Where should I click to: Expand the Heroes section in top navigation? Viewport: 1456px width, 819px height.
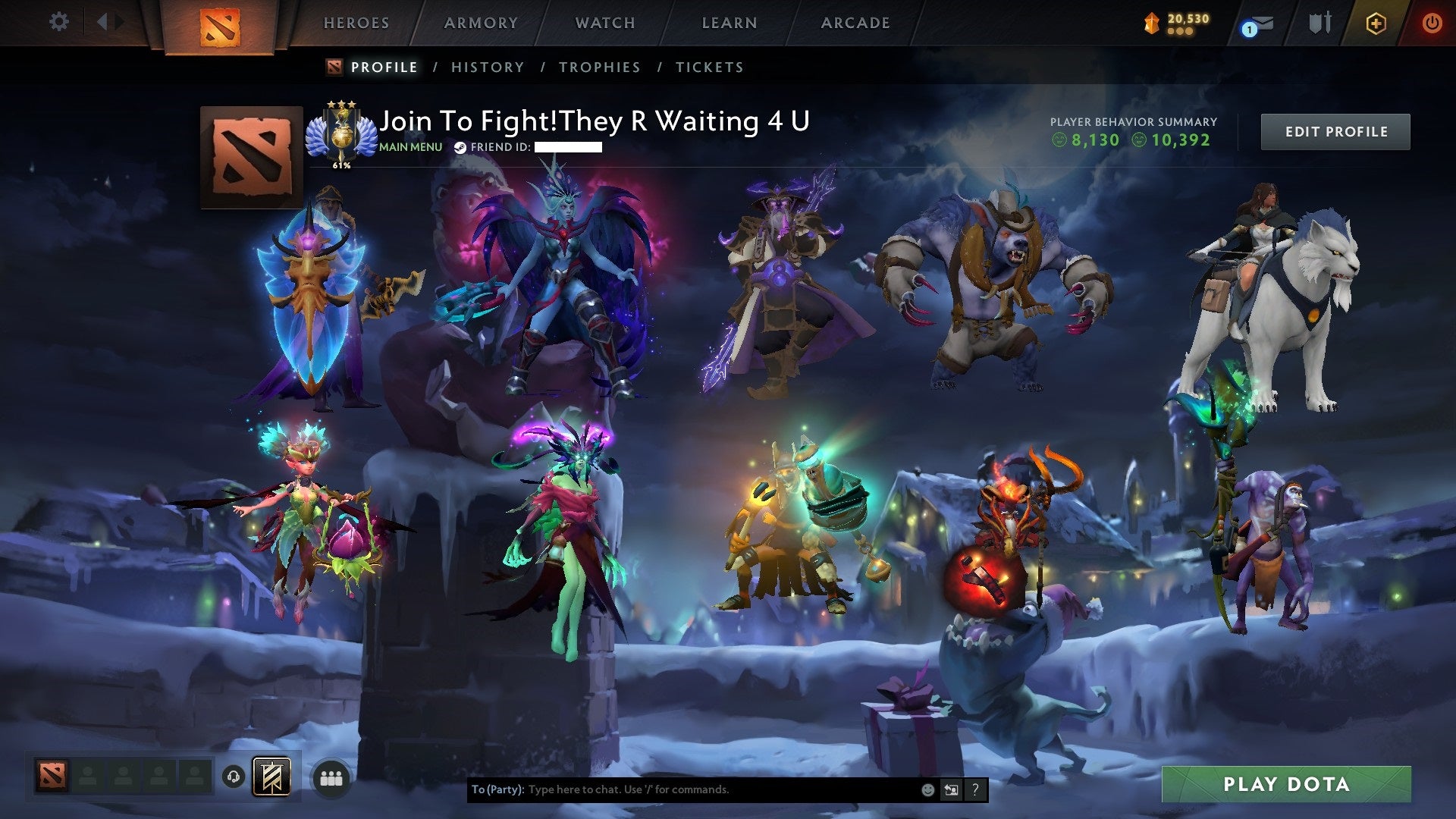[356, 23]
